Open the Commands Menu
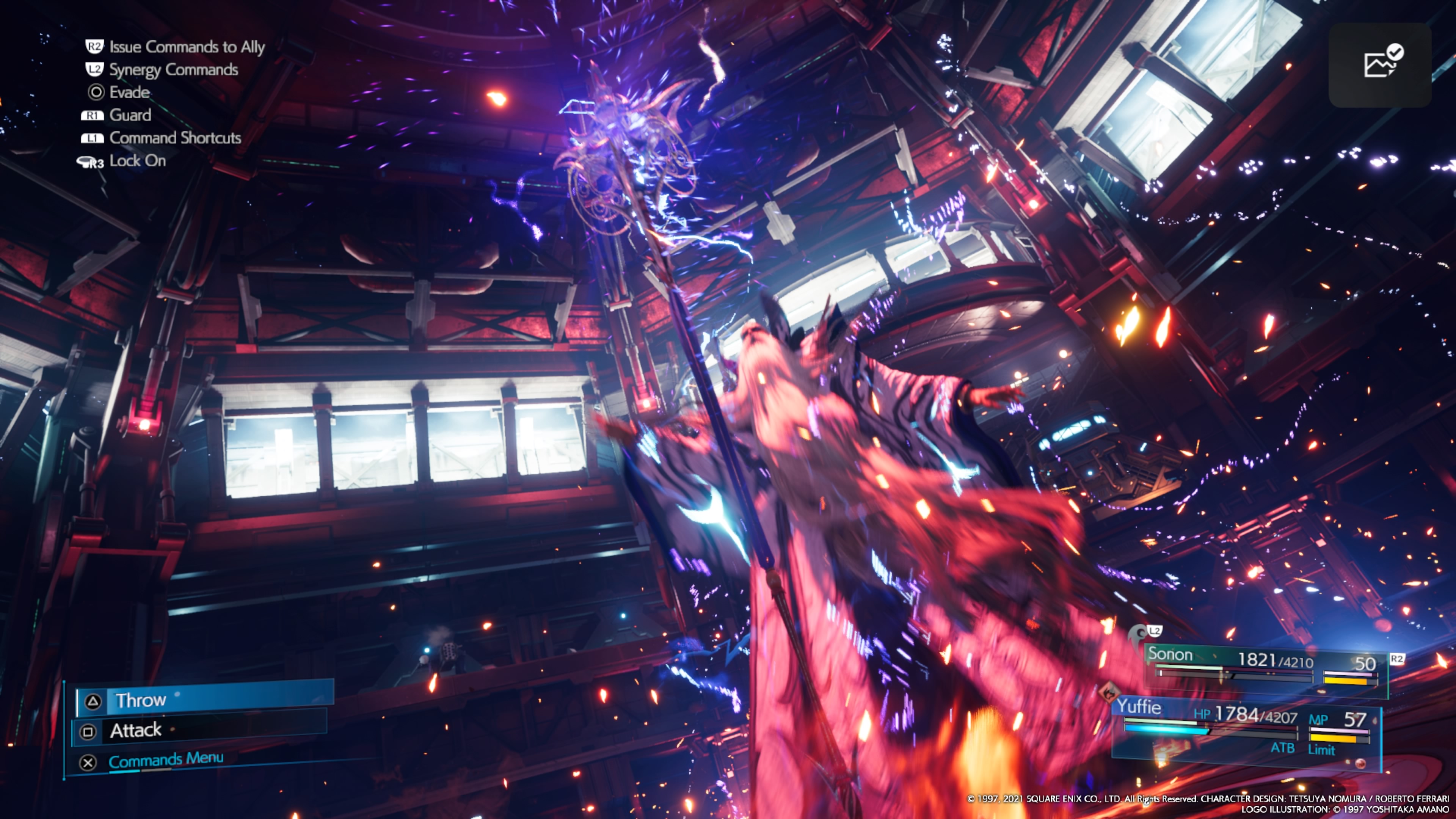The image size is (1456, 819). tap(166, 760)
